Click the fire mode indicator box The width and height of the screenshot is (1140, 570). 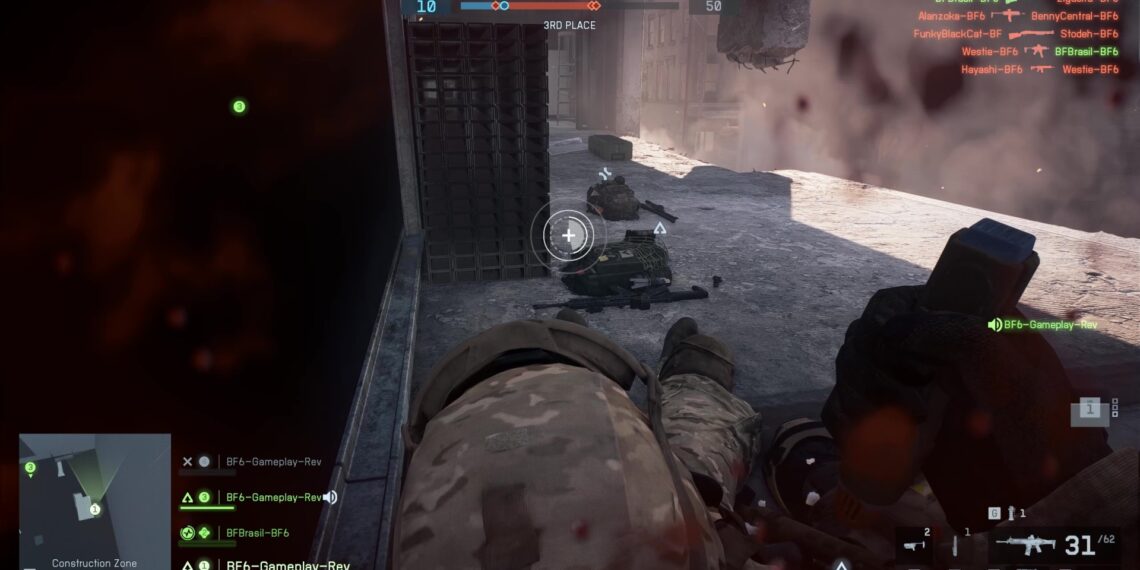pos(1089,408)
